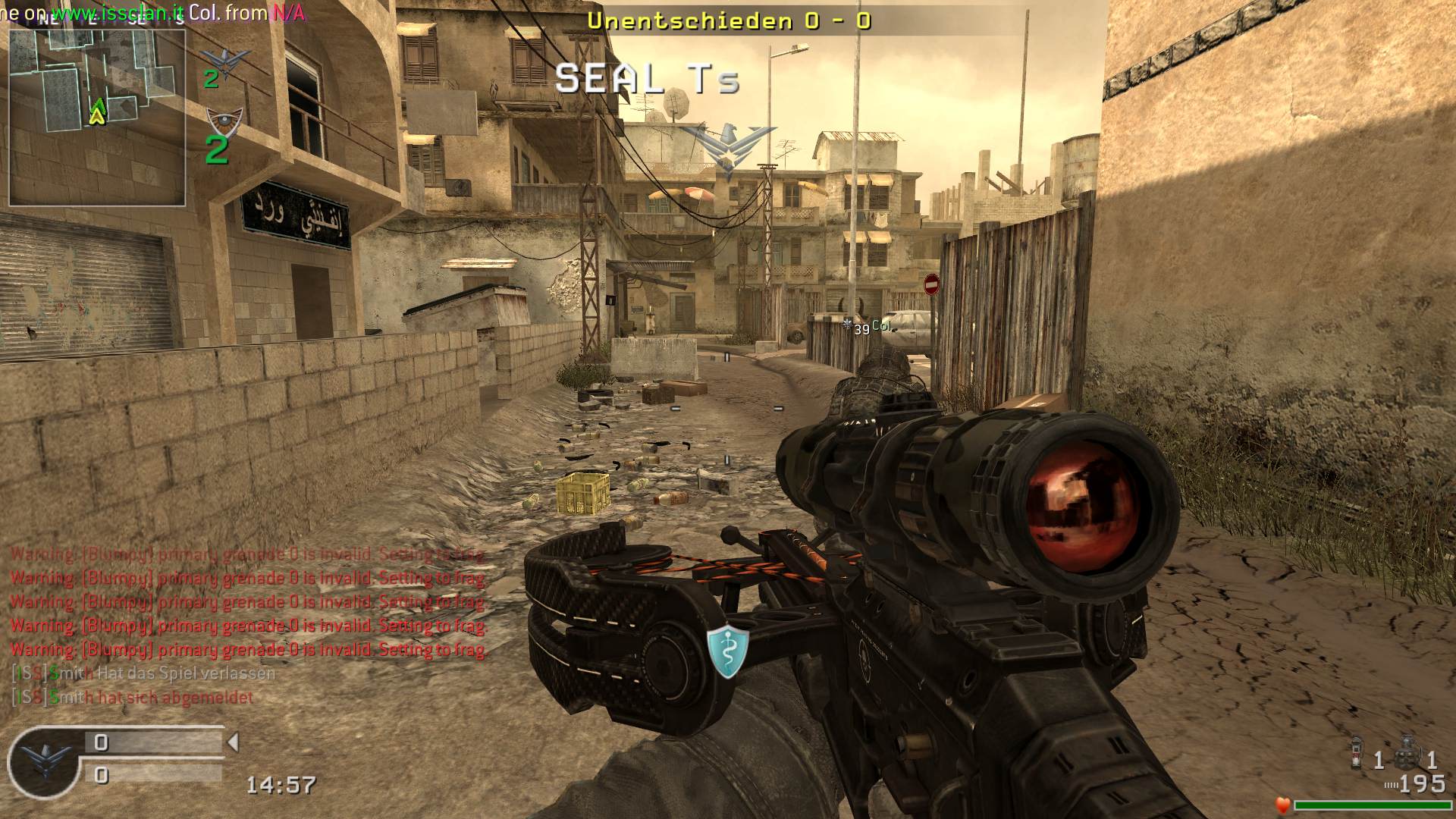Select the yellow player arrow on the minimap

pos(97,115)
